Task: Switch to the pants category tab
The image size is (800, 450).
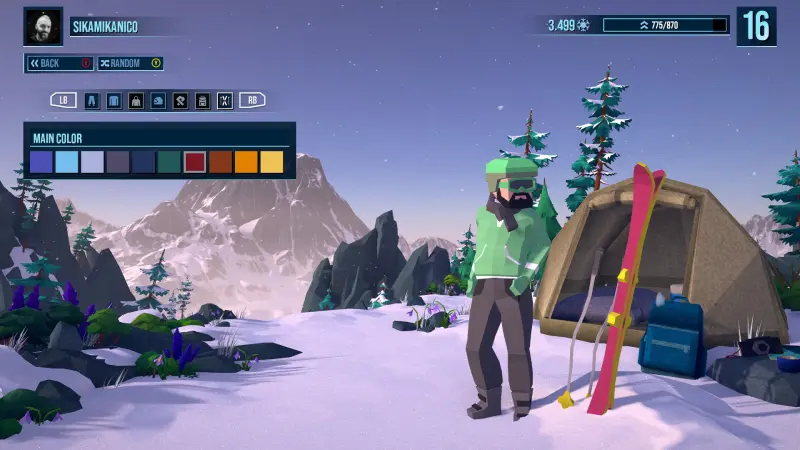Action: click(92, 100)
